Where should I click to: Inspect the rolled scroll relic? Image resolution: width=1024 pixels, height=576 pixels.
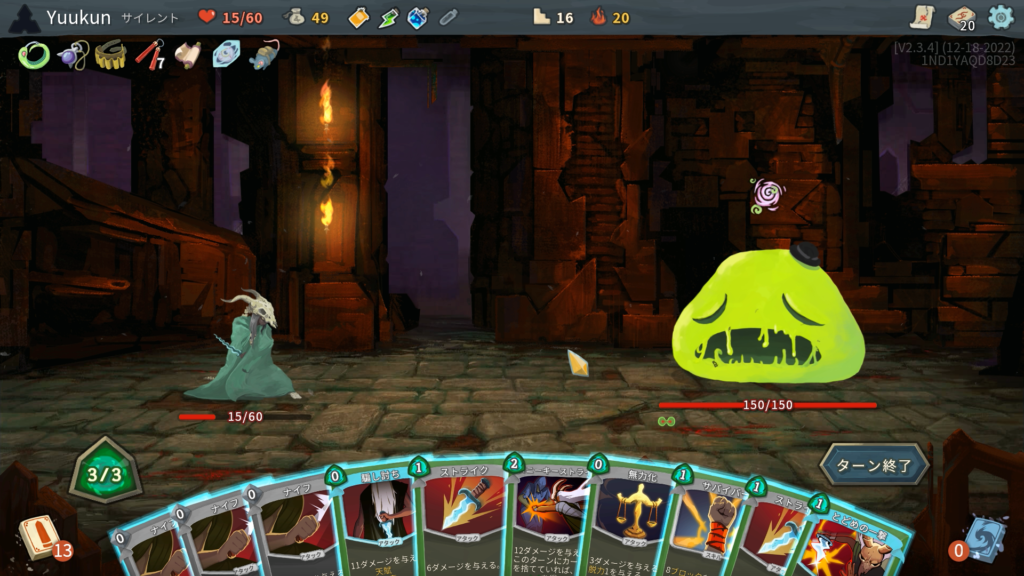[188, 55]
